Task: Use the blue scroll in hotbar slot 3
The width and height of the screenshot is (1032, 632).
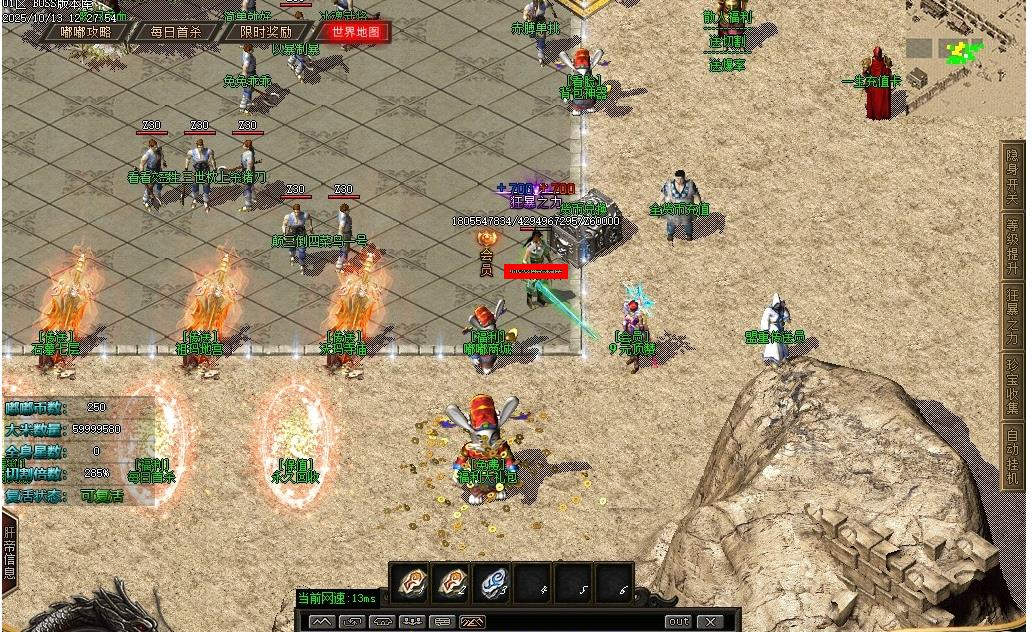Action: tap(491, 582)
